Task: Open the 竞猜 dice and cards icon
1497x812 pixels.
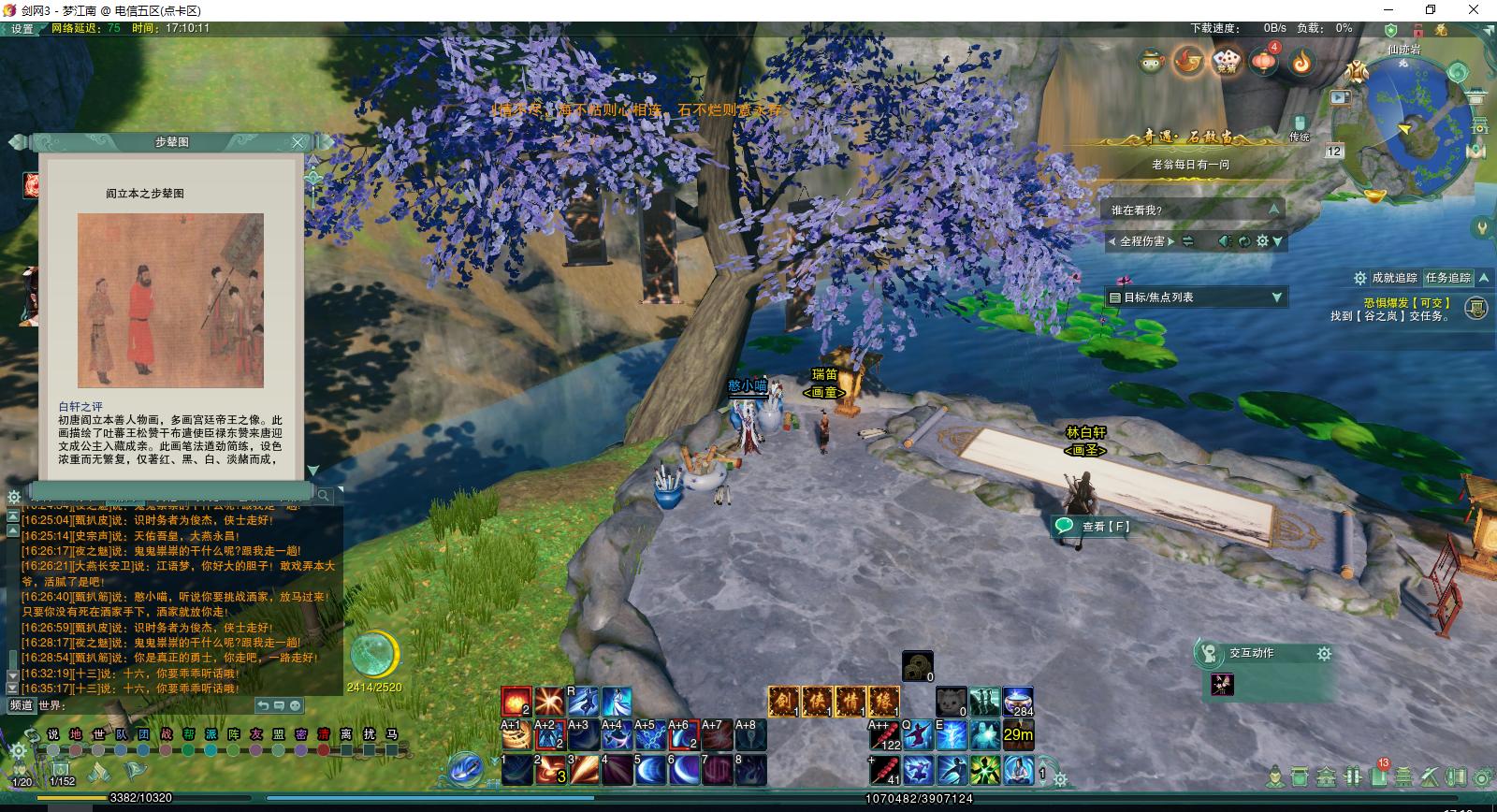Action: pyautogui.click(x=1225, y=62)
